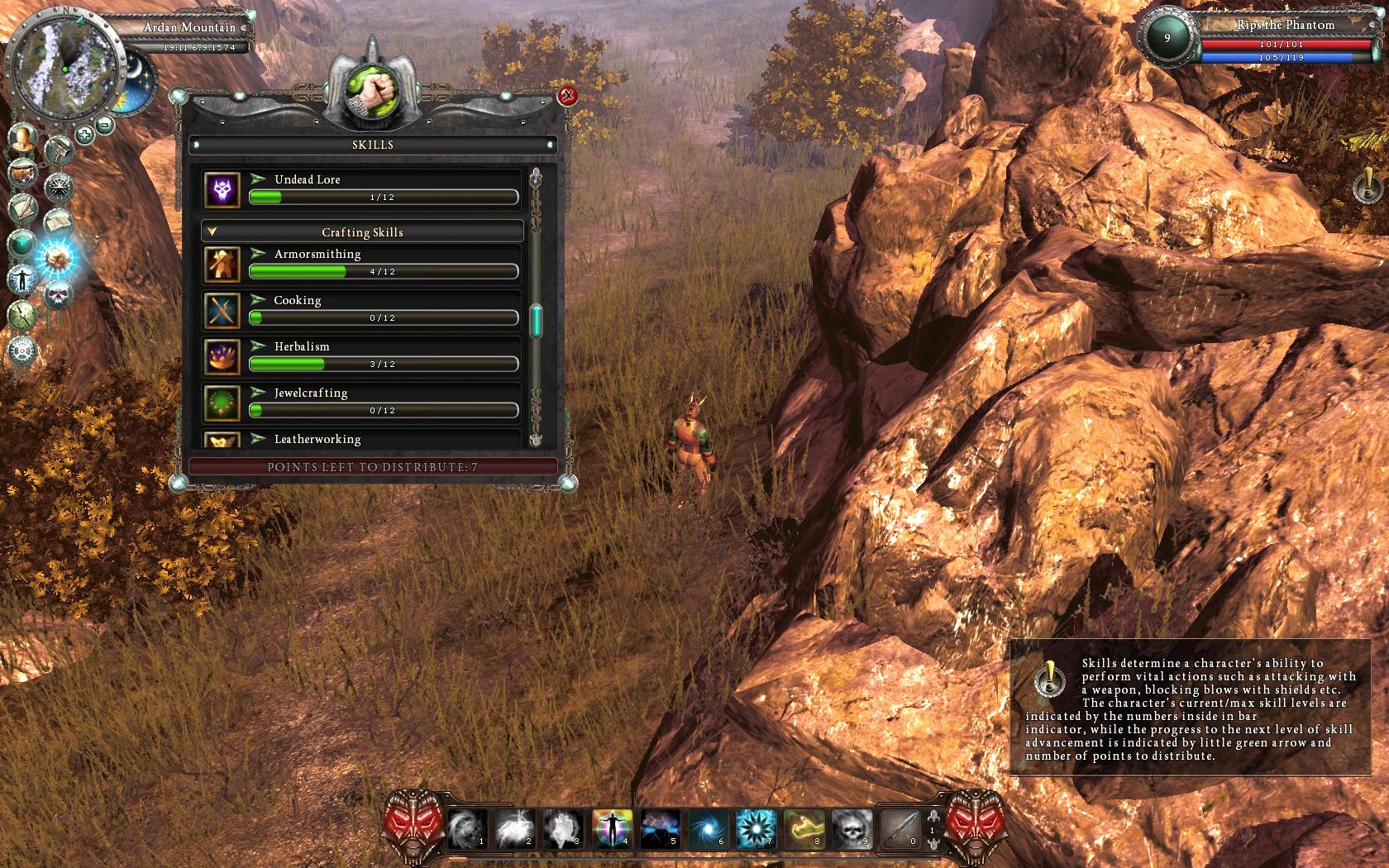Select the Cooking skill icon
1389x868 pixels.
coord(222,311)
